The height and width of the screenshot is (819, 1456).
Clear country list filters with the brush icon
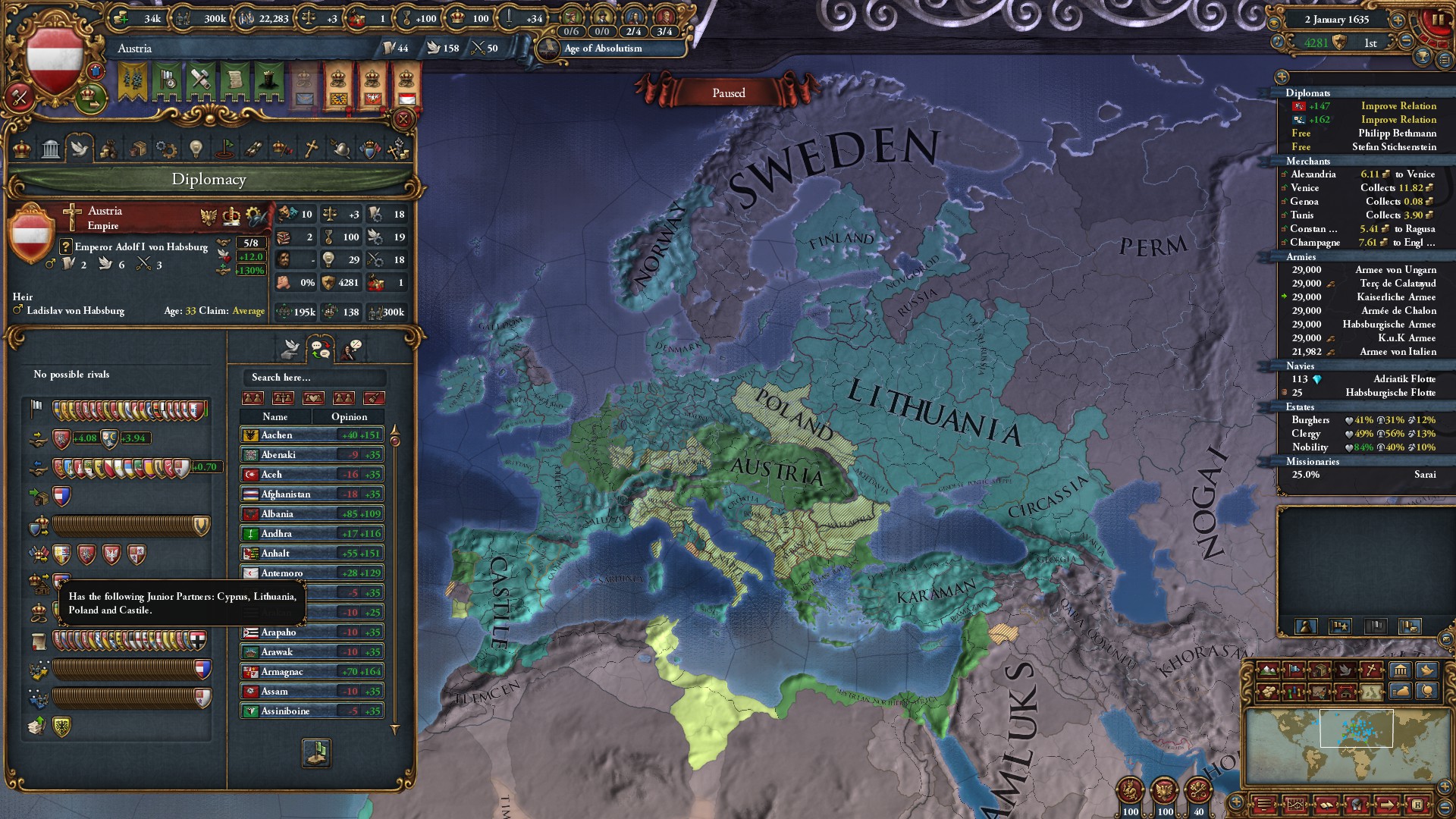(x=375, y=398)
